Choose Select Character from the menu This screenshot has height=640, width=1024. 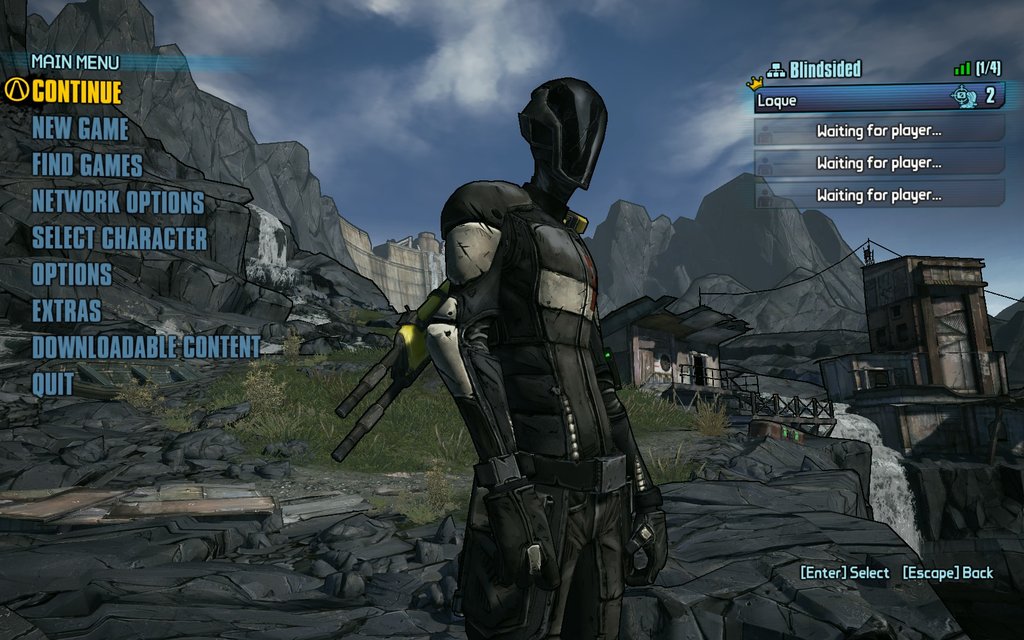click(x=119, y=238)
